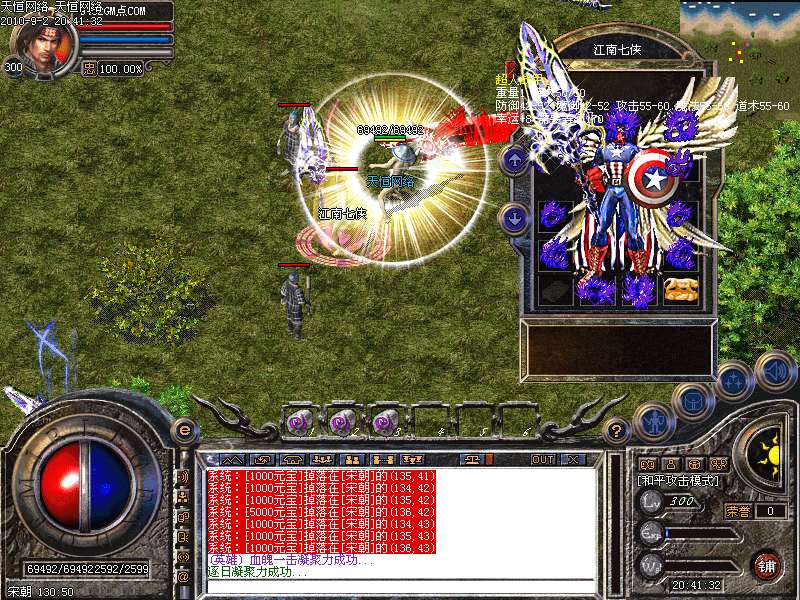Click the equipment panel down arrow button

click(x=514, y=217)
